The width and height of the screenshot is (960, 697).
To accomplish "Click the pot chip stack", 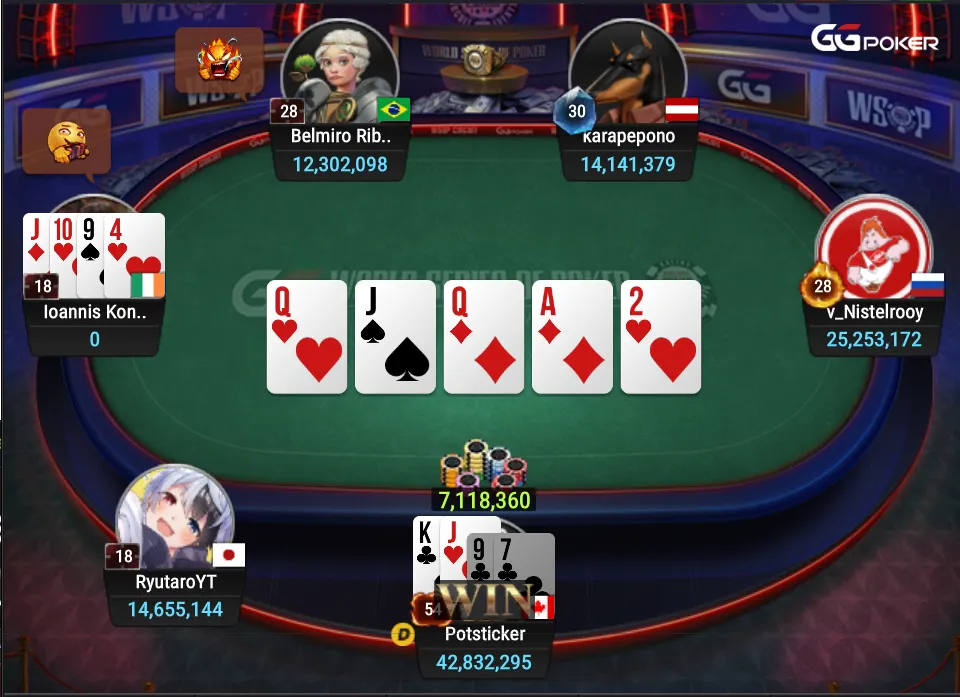I will coord(483,467).
